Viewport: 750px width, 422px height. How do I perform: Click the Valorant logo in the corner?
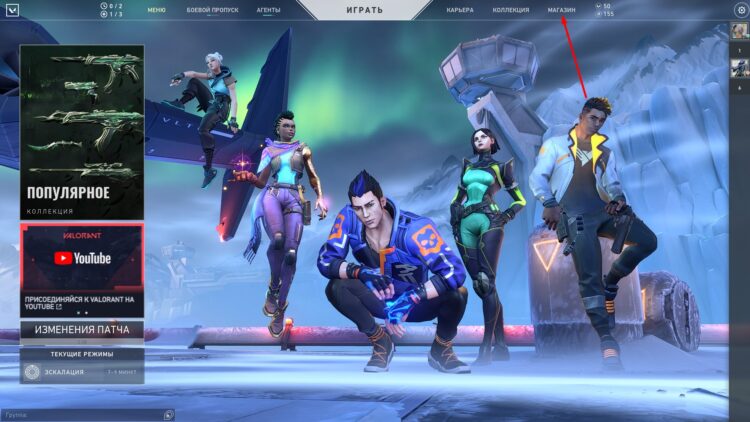tap(10, 10)
